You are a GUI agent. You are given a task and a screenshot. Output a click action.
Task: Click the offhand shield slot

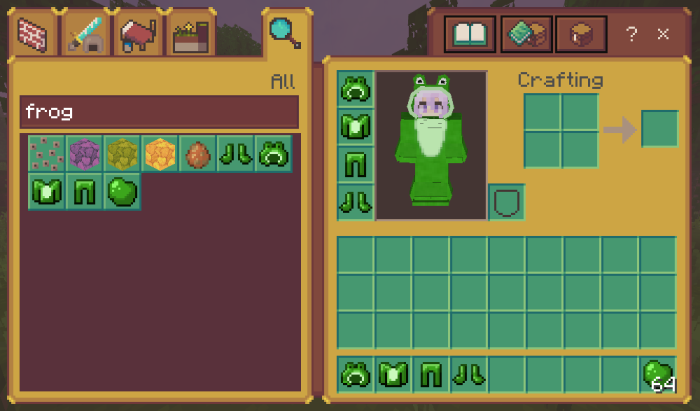tap(506, 201)
